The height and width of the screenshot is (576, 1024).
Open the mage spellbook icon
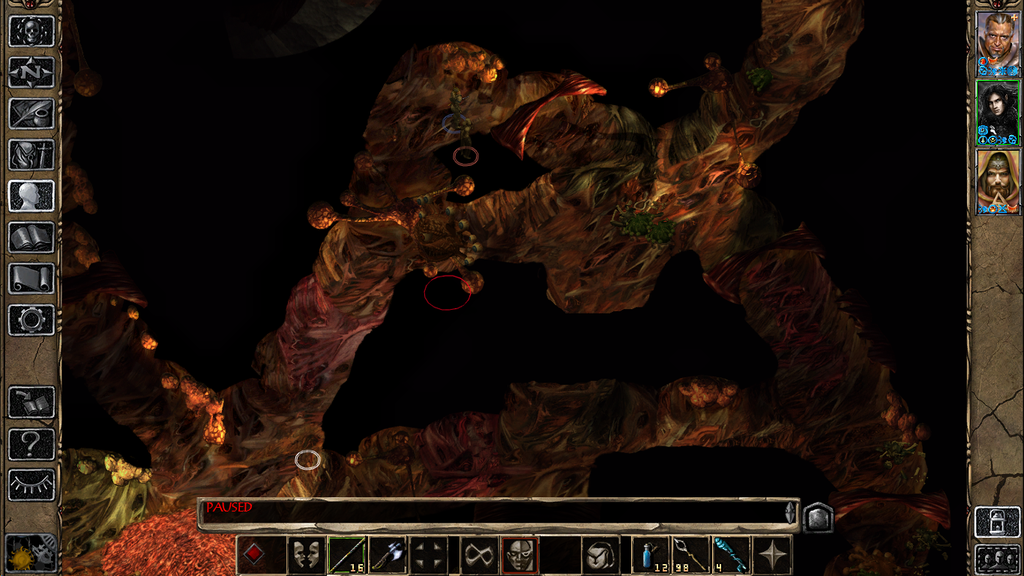pos(31,237)
